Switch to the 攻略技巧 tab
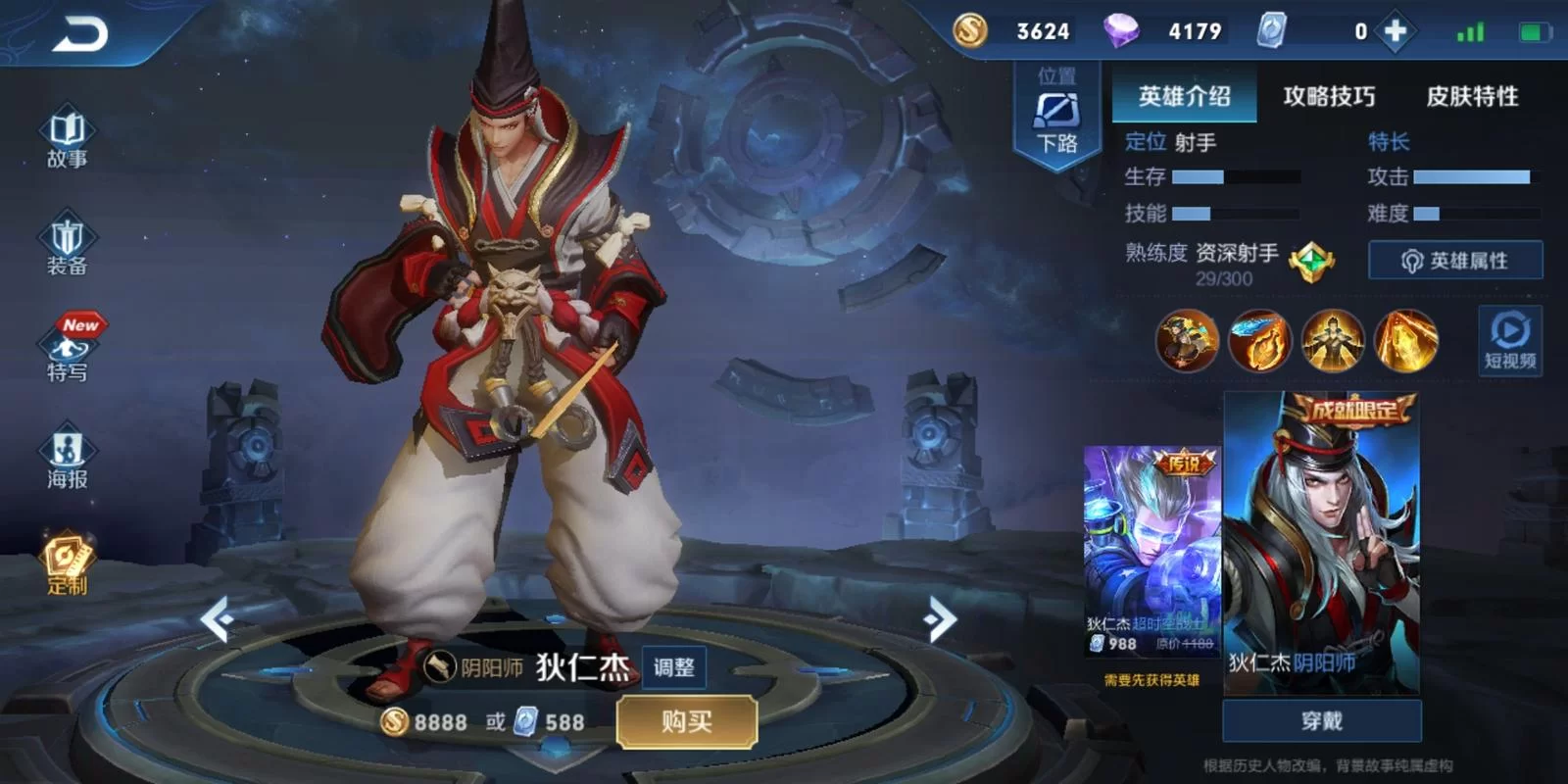Screen dimensions: 1568x784 1329,97
